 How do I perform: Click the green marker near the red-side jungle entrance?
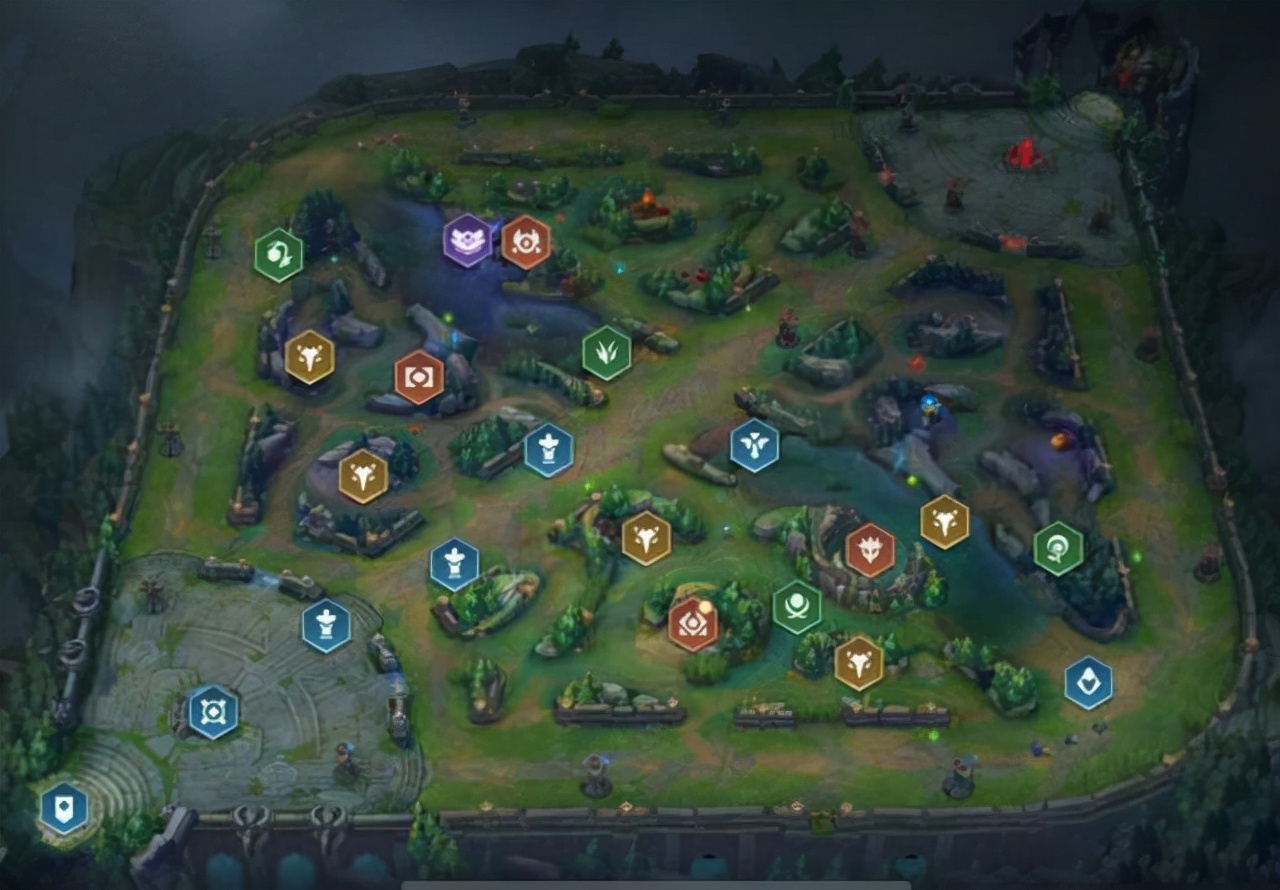[1056, 548]
